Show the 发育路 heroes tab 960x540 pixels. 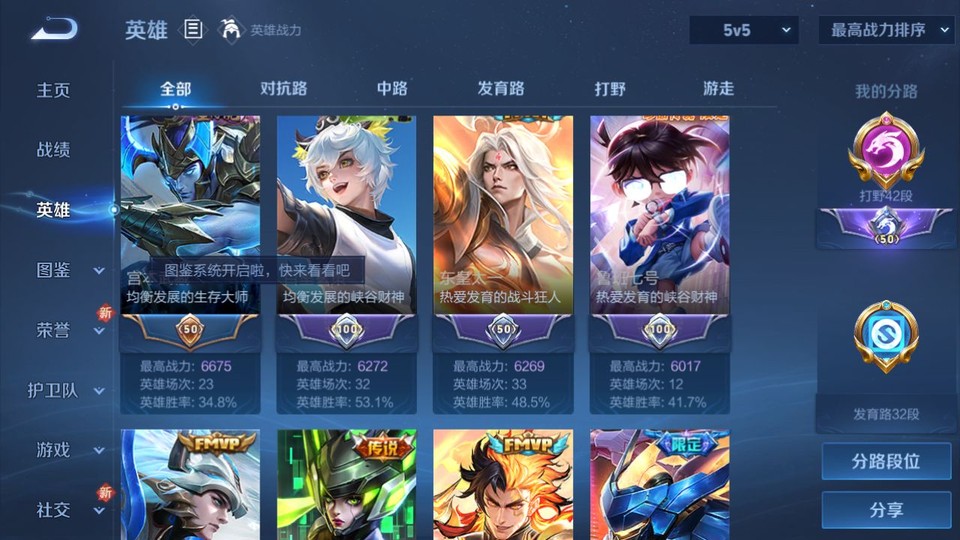click(501, 88)
